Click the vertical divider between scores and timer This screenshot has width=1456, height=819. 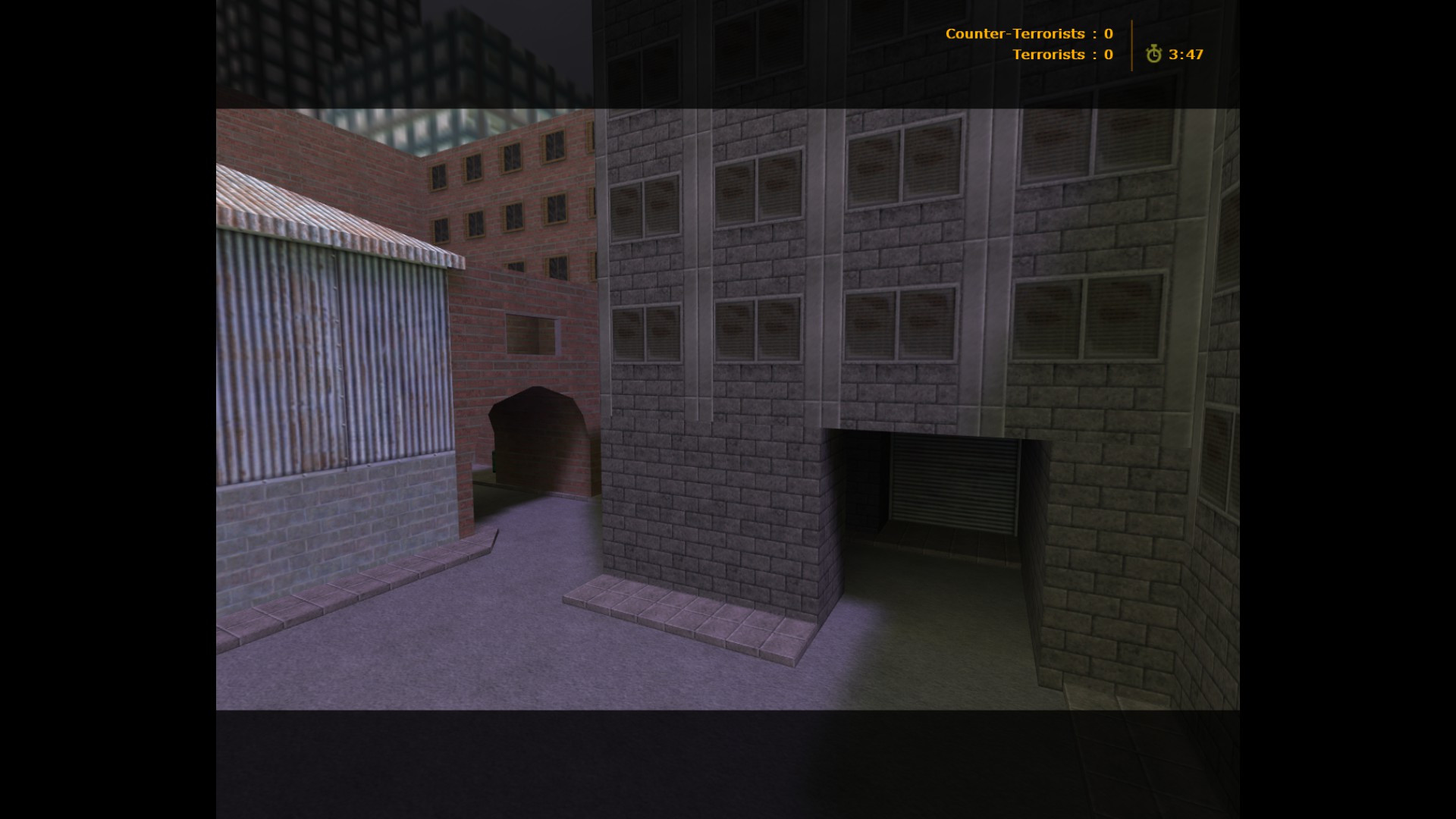click(x=1131, y=44)
